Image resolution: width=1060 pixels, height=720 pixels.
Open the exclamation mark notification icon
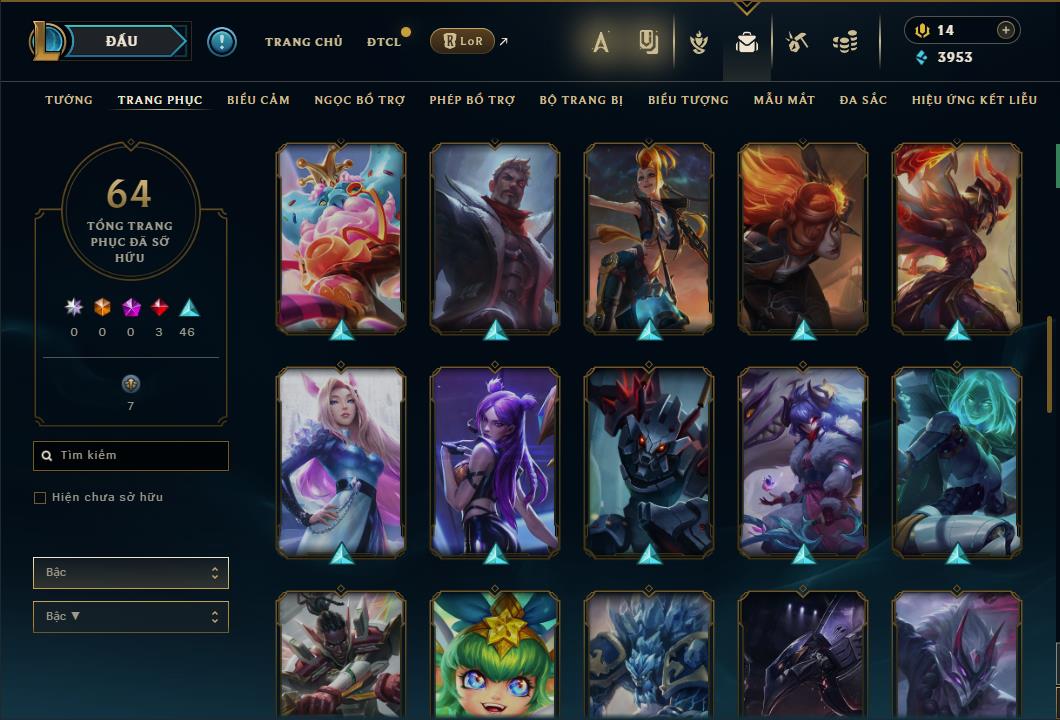tap(222, 42)
